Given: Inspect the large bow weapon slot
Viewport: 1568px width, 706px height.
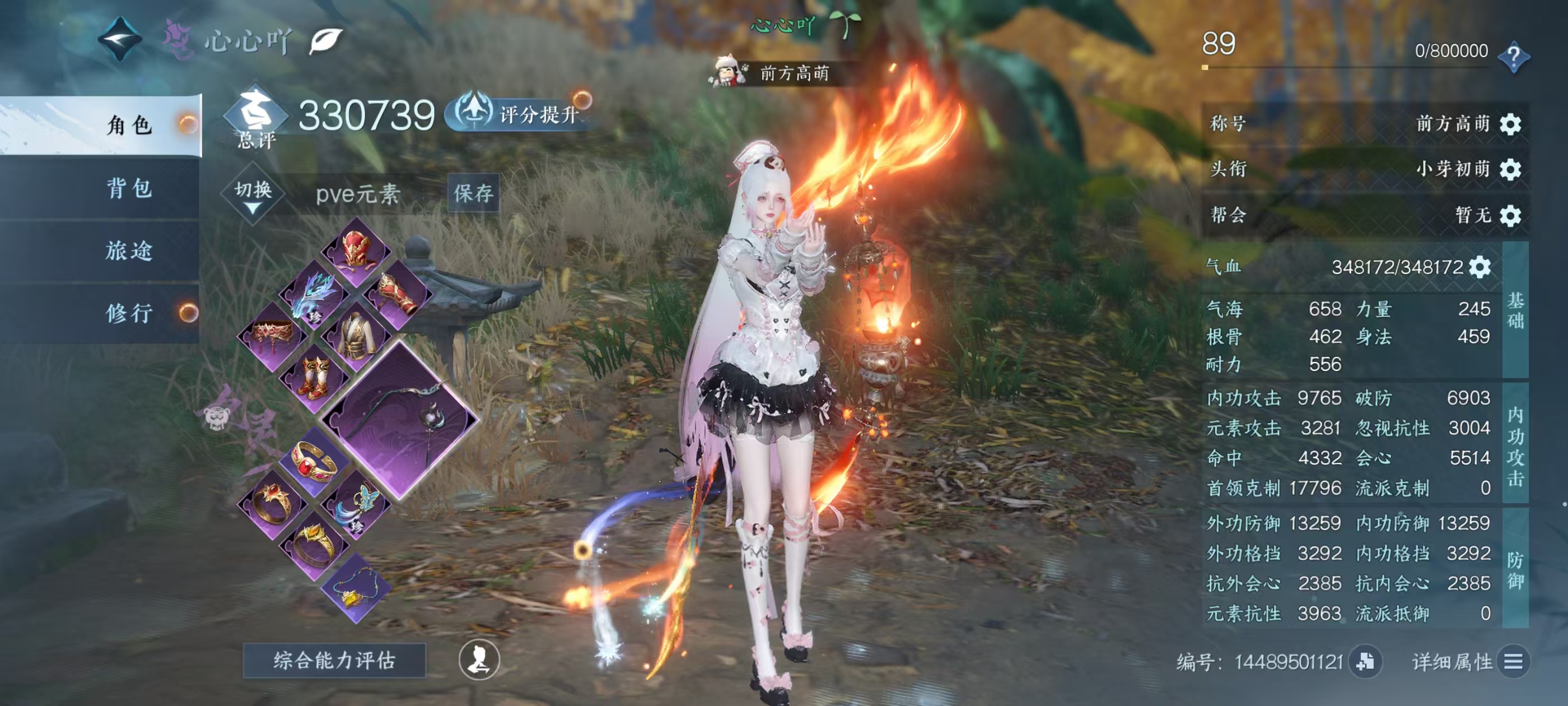Looking at the screenshot, I should (x=399, y=419).
